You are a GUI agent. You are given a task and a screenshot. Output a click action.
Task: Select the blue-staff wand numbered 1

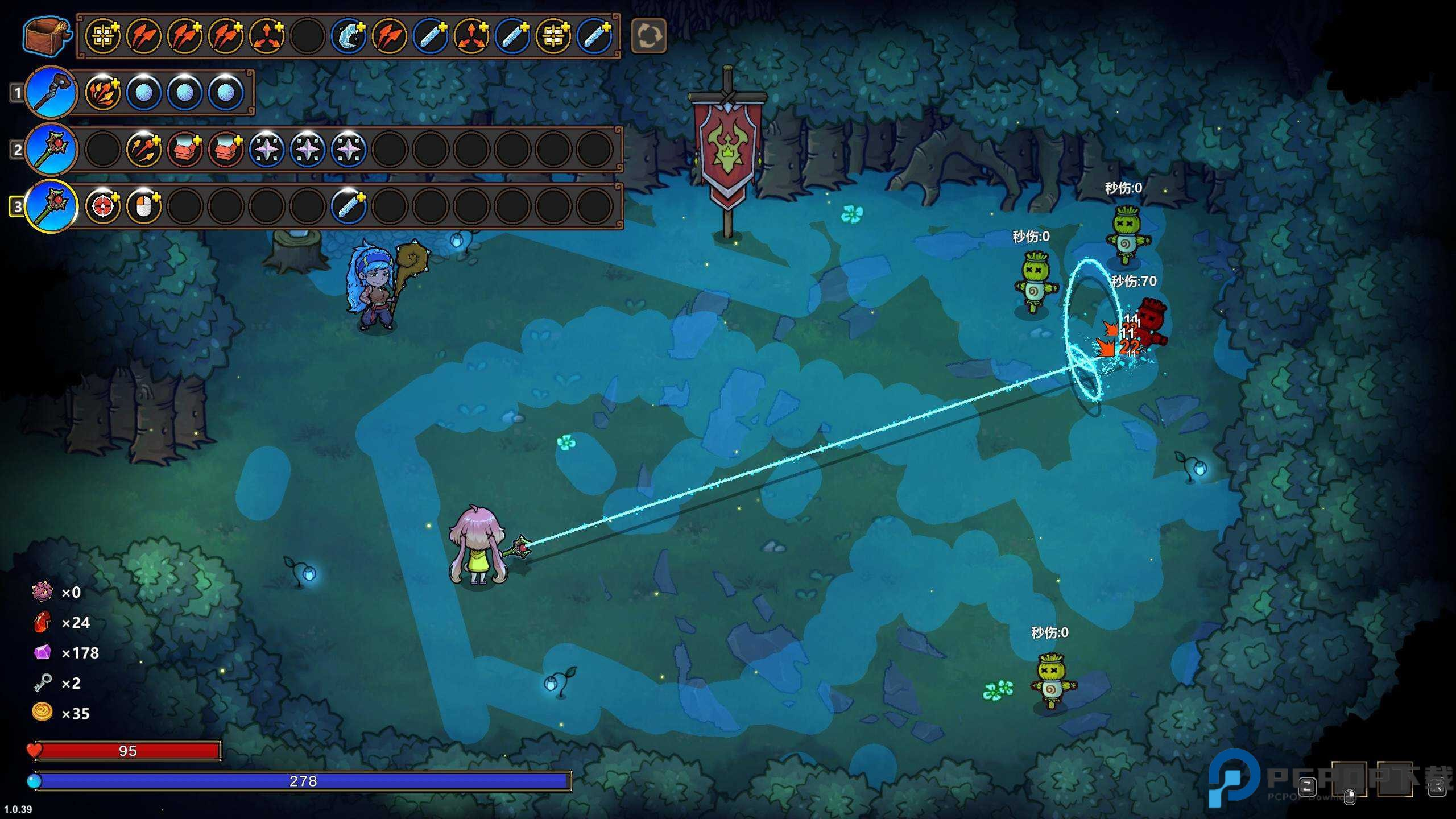51,92
